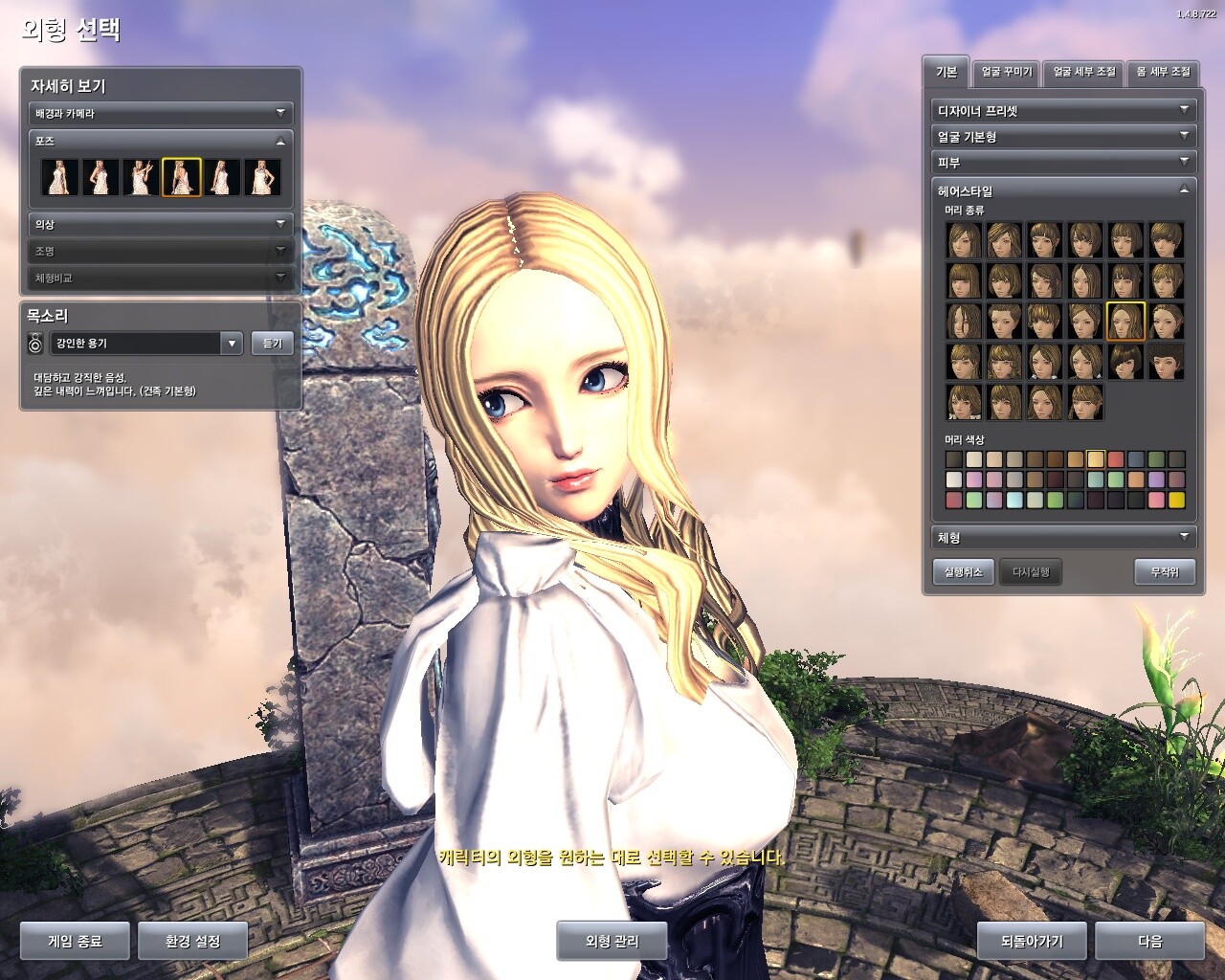
Task: Proceed with the 다음 button
Action: [x=1149, y=941]
